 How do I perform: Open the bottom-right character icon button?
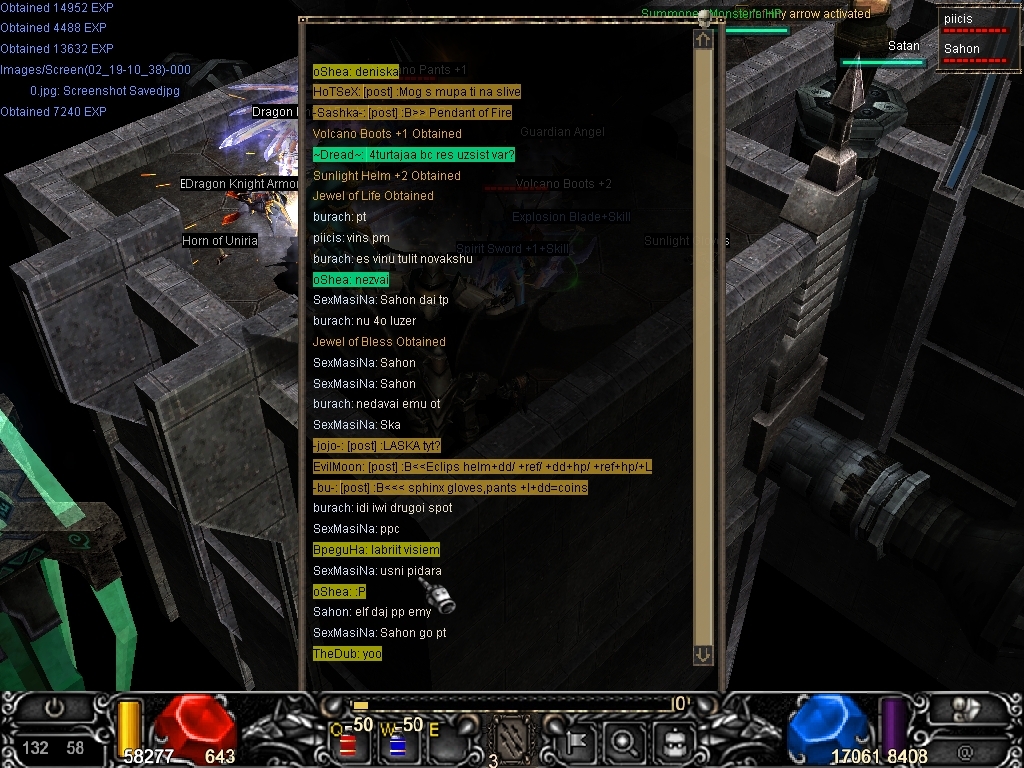point(965,709)
